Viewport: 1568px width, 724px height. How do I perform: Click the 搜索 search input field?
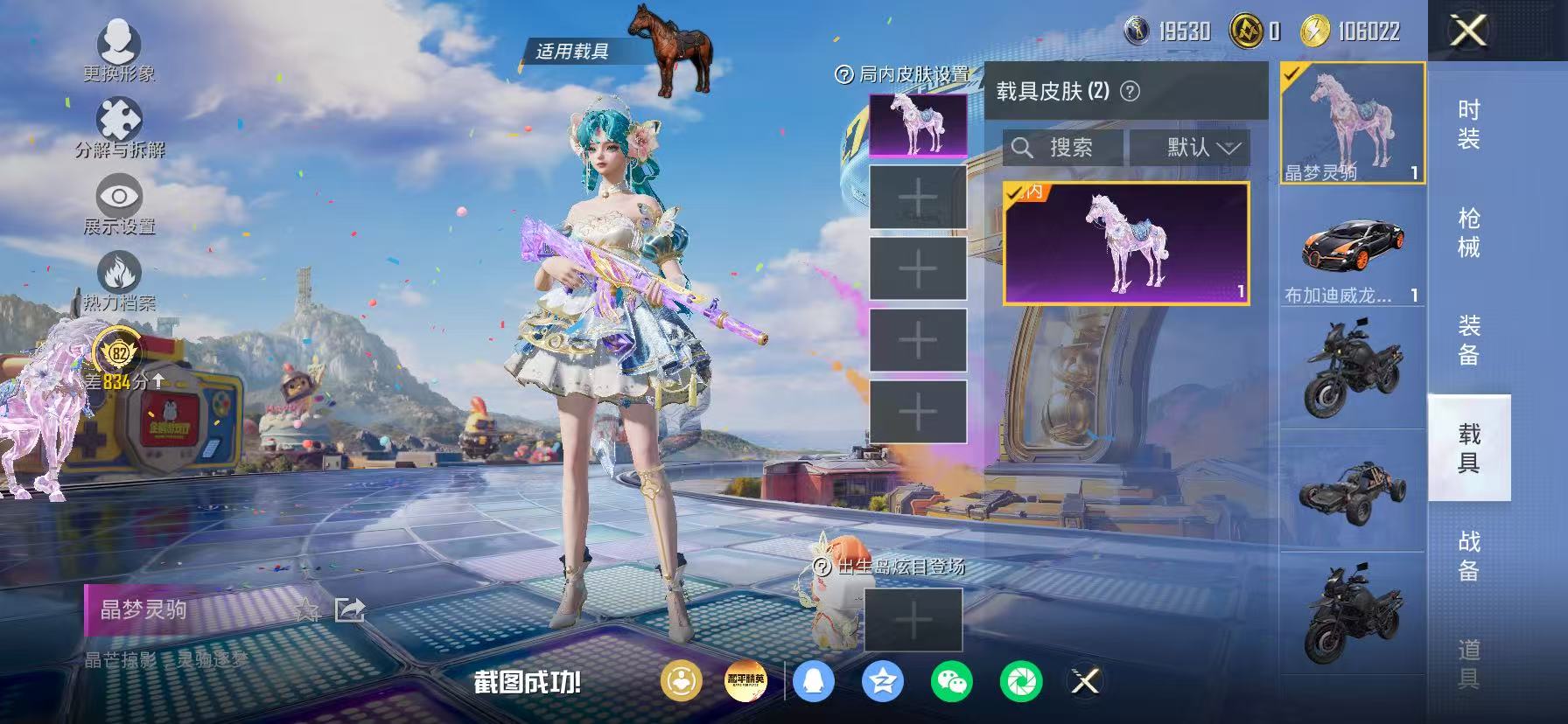click(x=1063, y=147)
